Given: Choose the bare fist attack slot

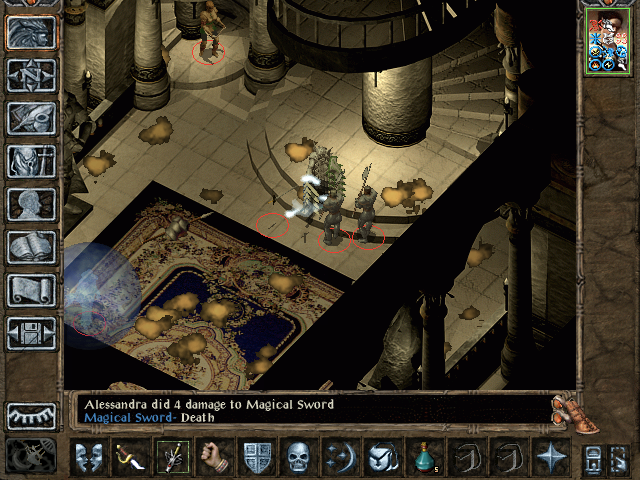Looking at the screenshot, I should point(214,458).
